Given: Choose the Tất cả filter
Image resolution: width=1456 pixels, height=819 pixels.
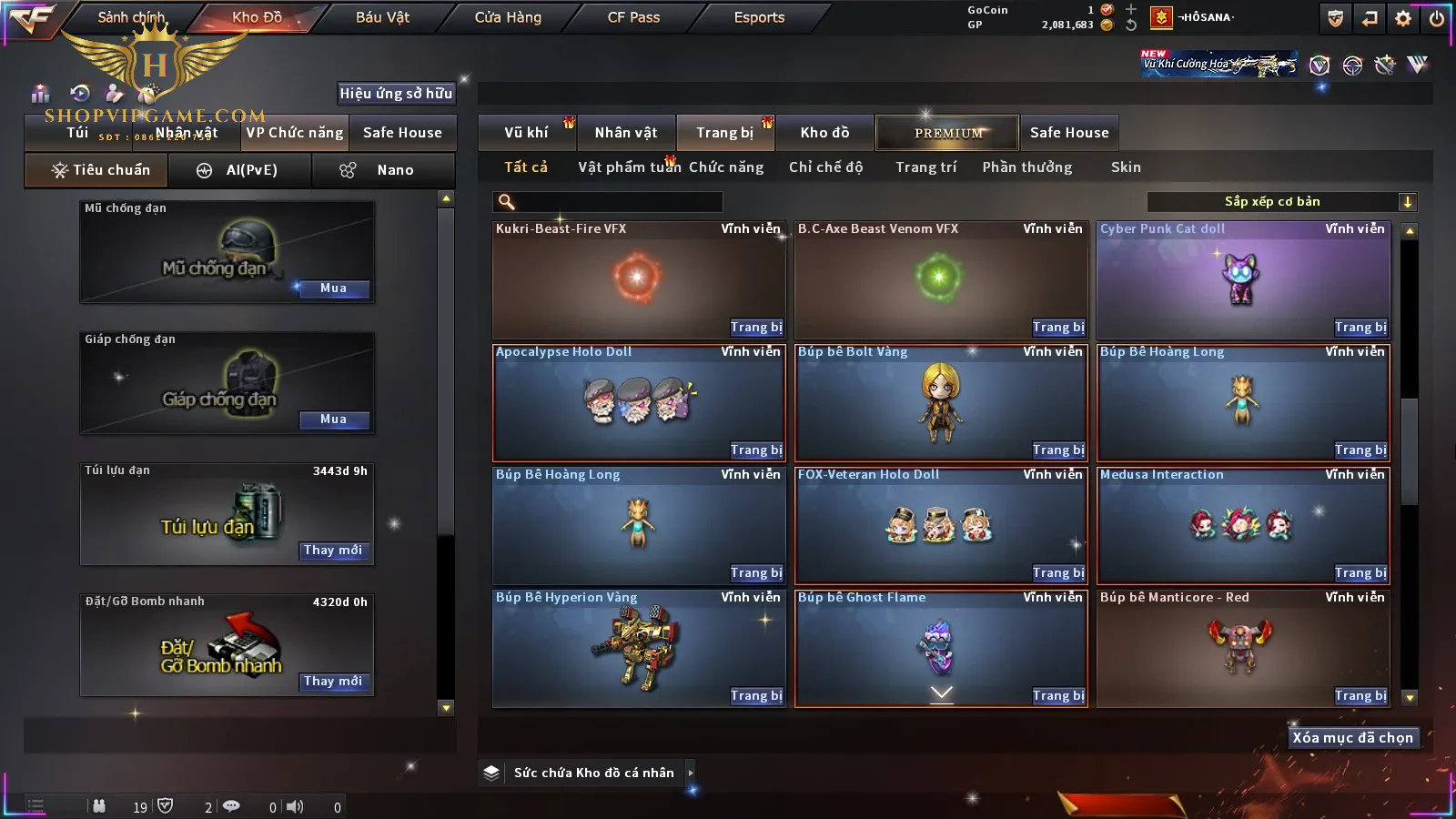Looking at the screenshot, I should click(526, 167).
